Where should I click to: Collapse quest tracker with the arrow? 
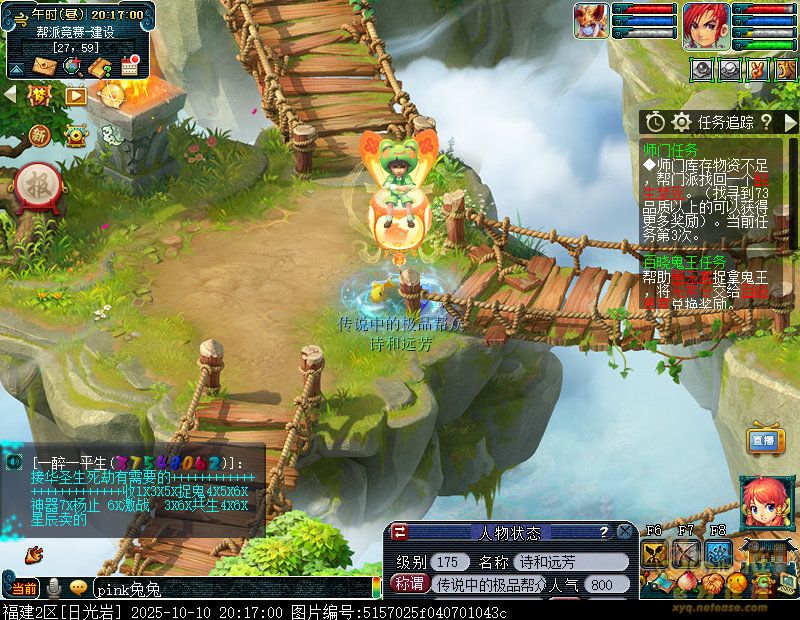tap(791, 122)
